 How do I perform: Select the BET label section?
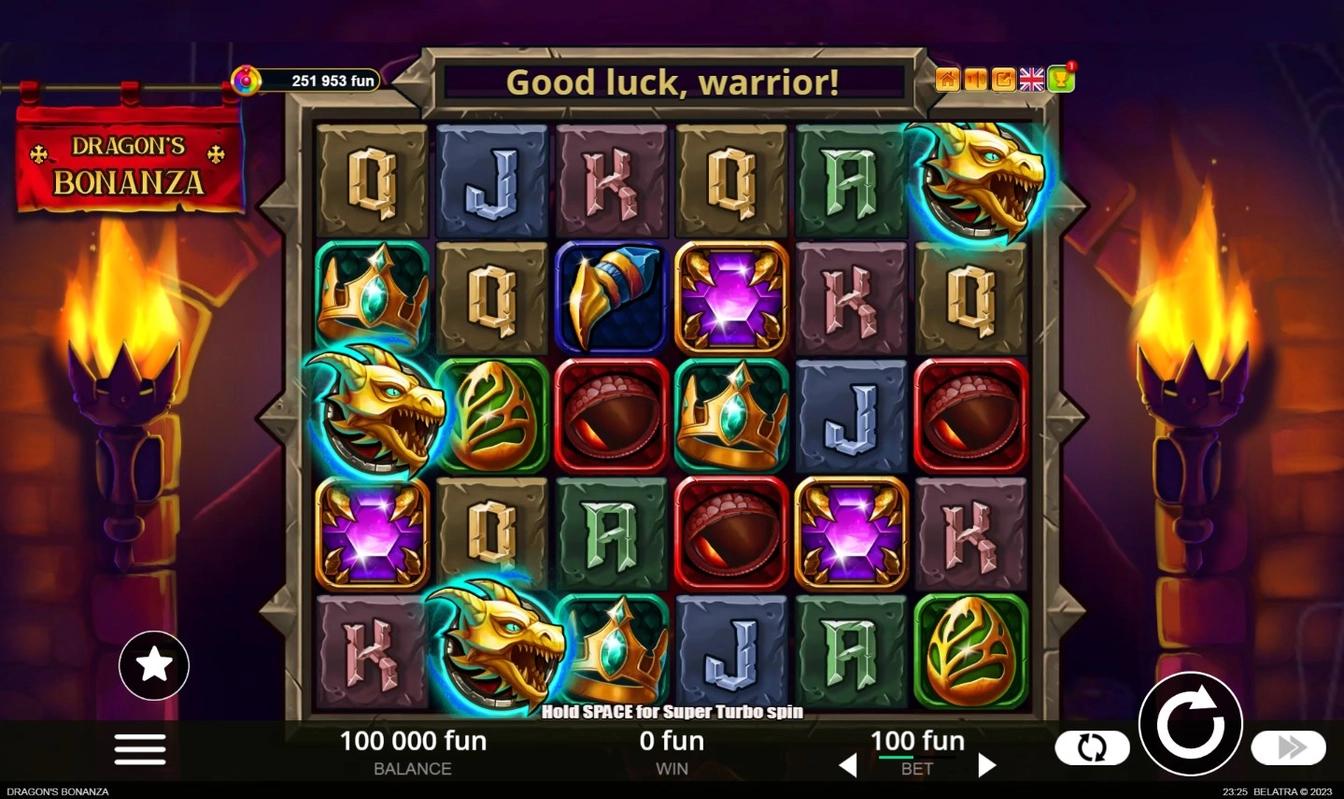(x=916, y=769)
